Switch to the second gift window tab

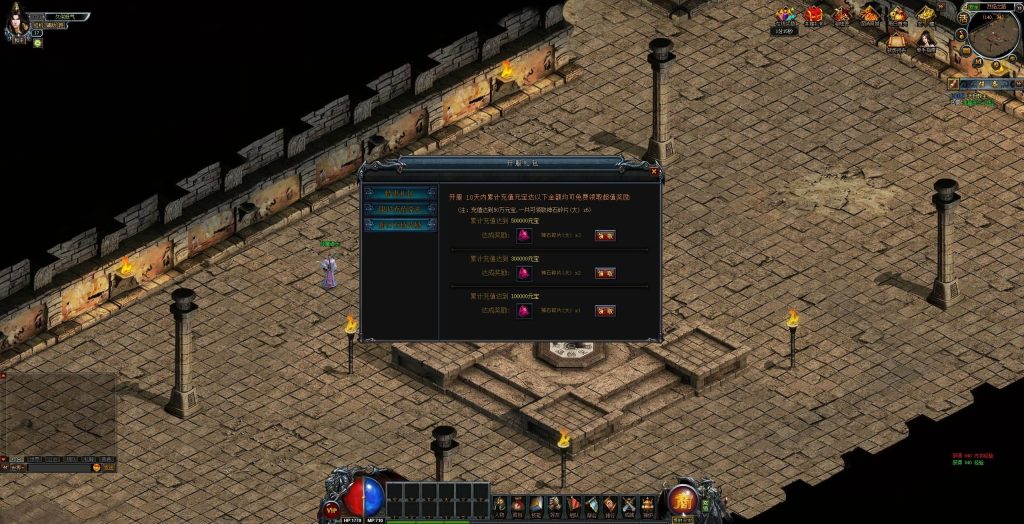pyautogui.click(x=400, y=209)
